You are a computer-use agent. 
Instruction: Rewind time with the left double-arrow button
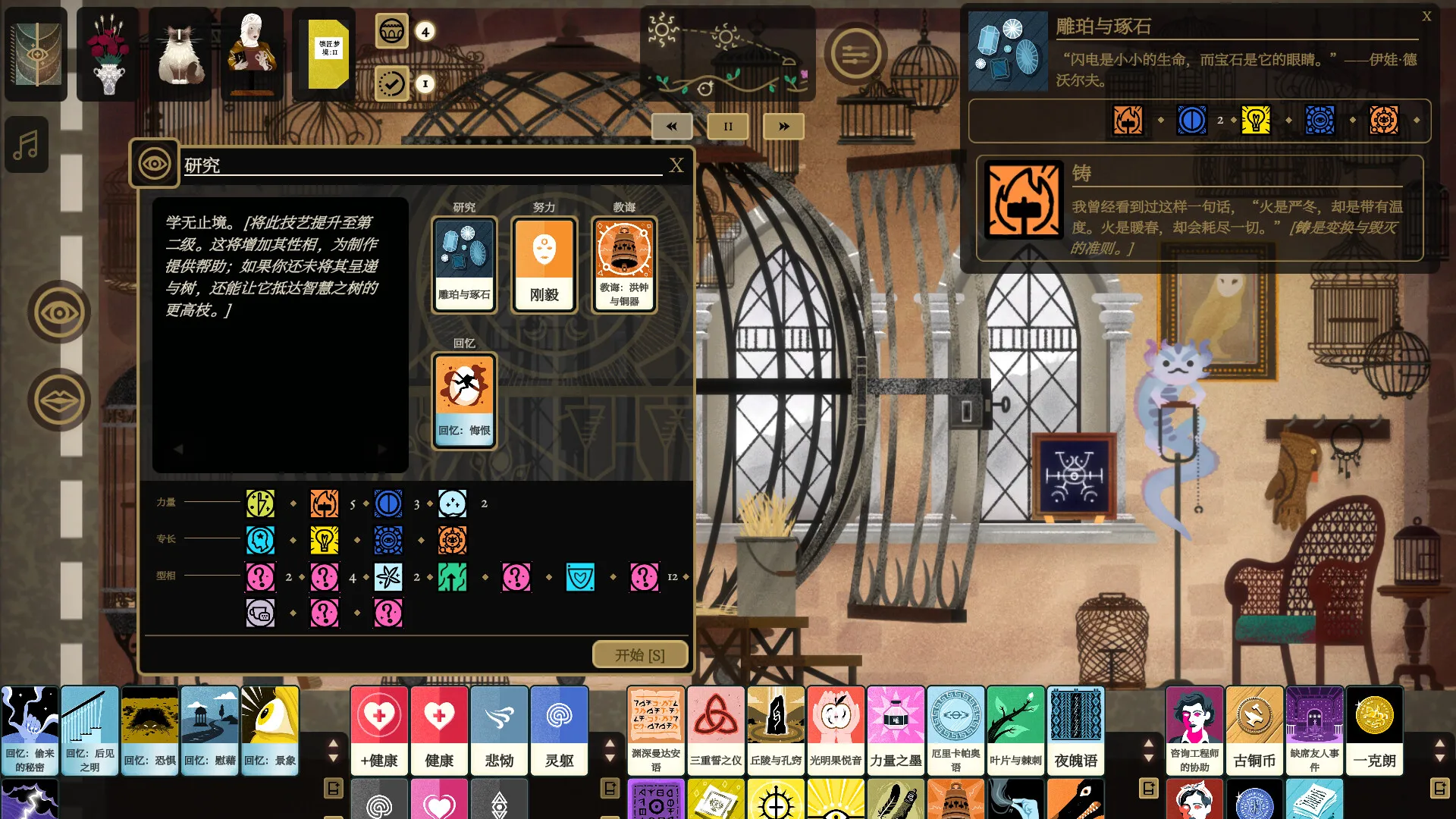click(x=671, y=126)
